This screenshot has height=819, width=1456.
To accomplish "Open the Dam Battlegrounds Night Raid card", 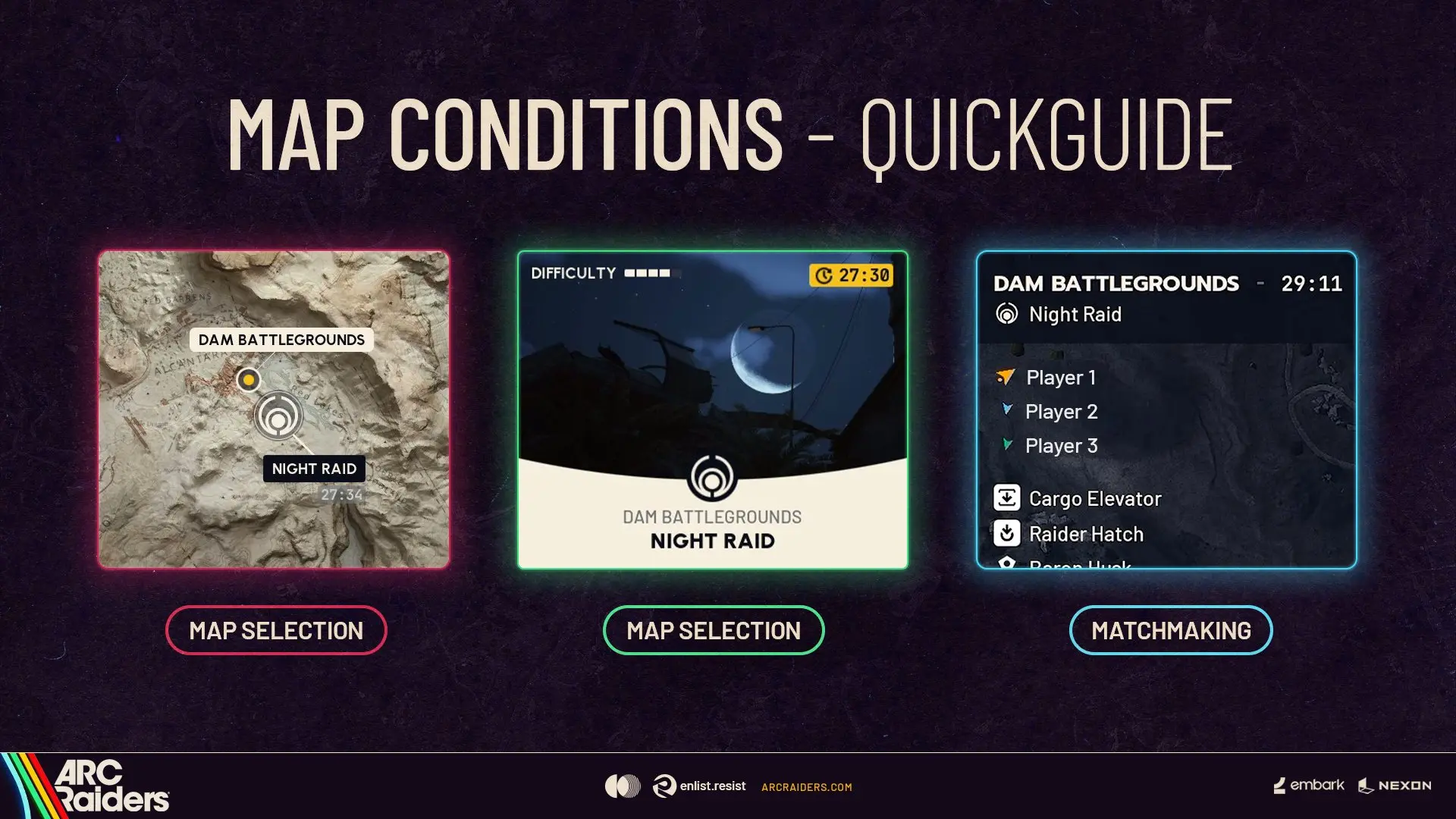I will [712, 409].
